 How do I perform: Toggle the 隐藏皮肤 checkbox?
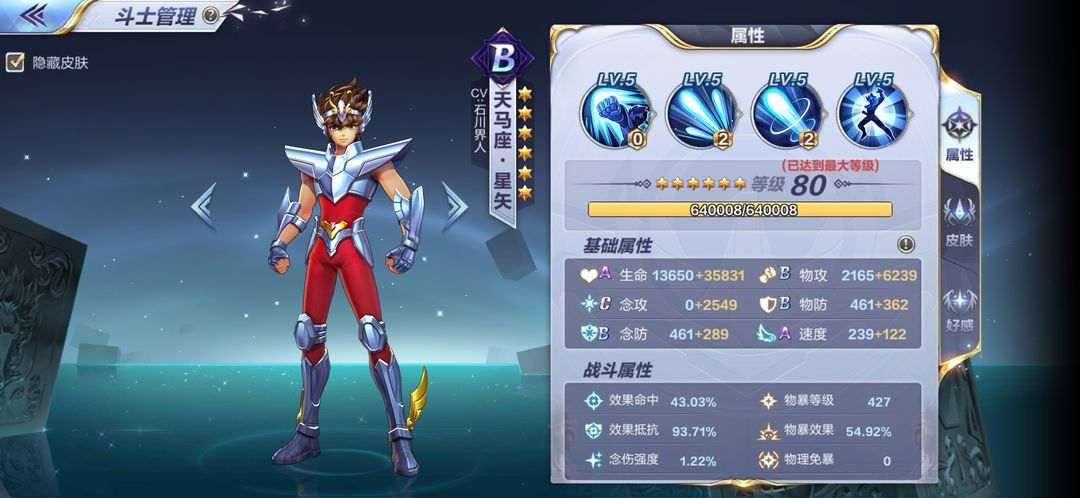[x=15, y=62]
